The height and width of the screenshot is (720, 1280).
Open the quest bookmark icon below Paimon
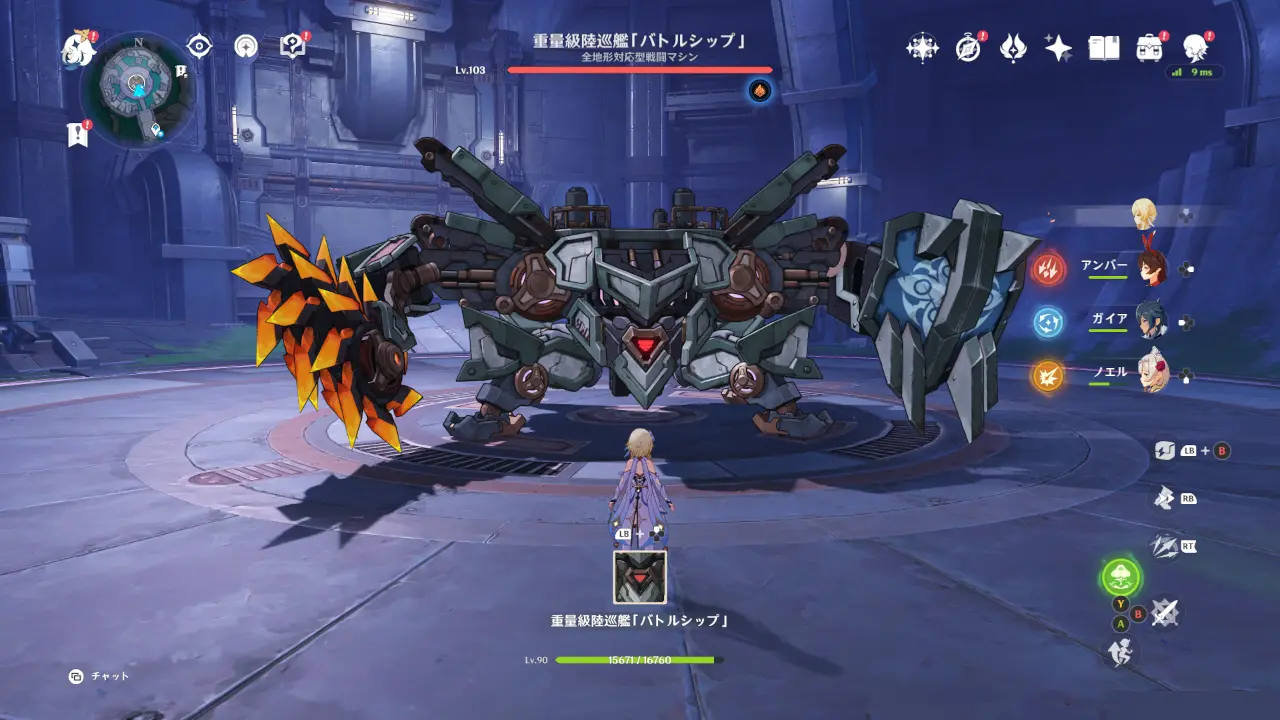[x=78, y=134]
